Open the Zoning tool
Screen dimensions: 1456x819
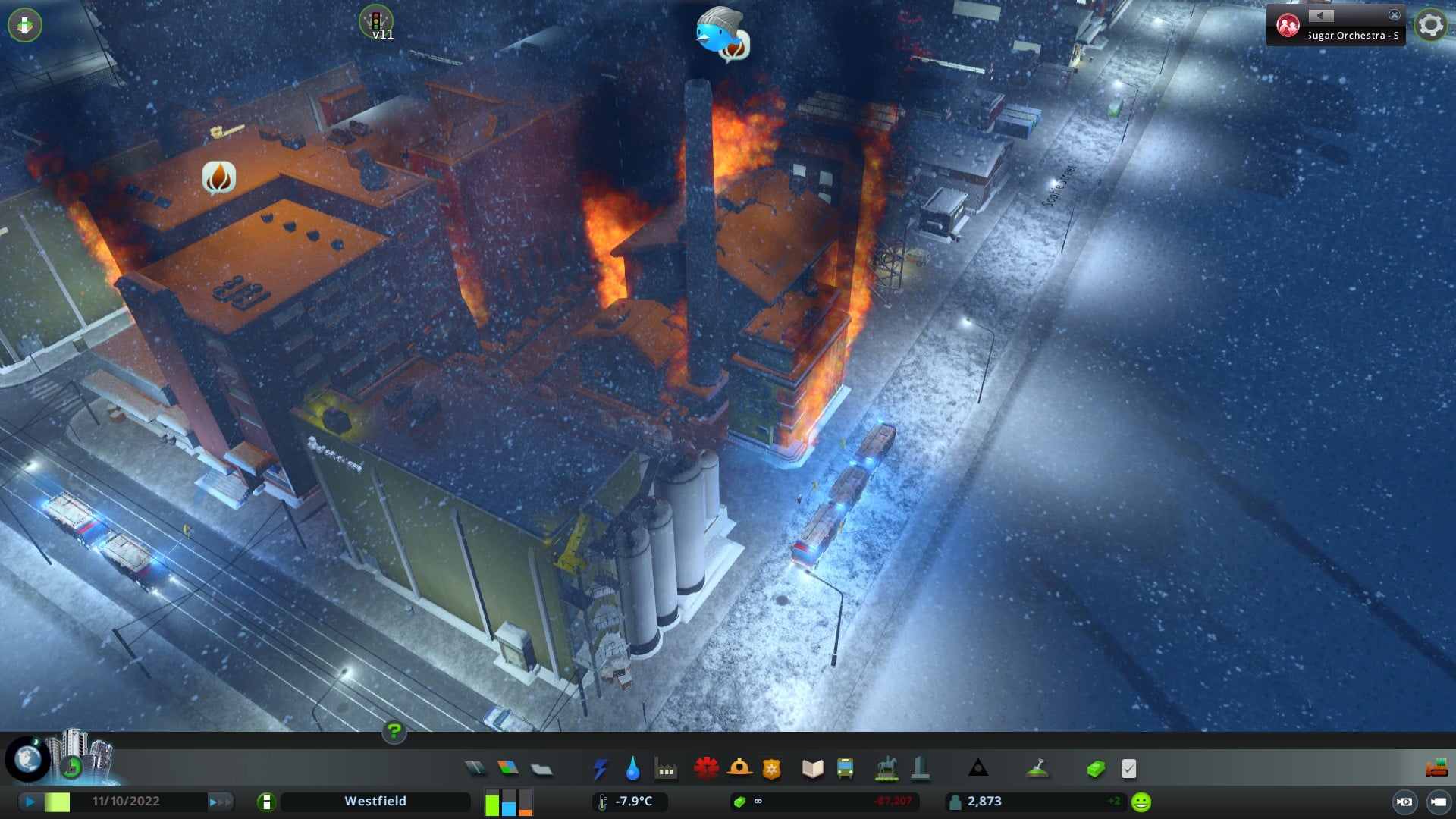(x=508, y=769)
